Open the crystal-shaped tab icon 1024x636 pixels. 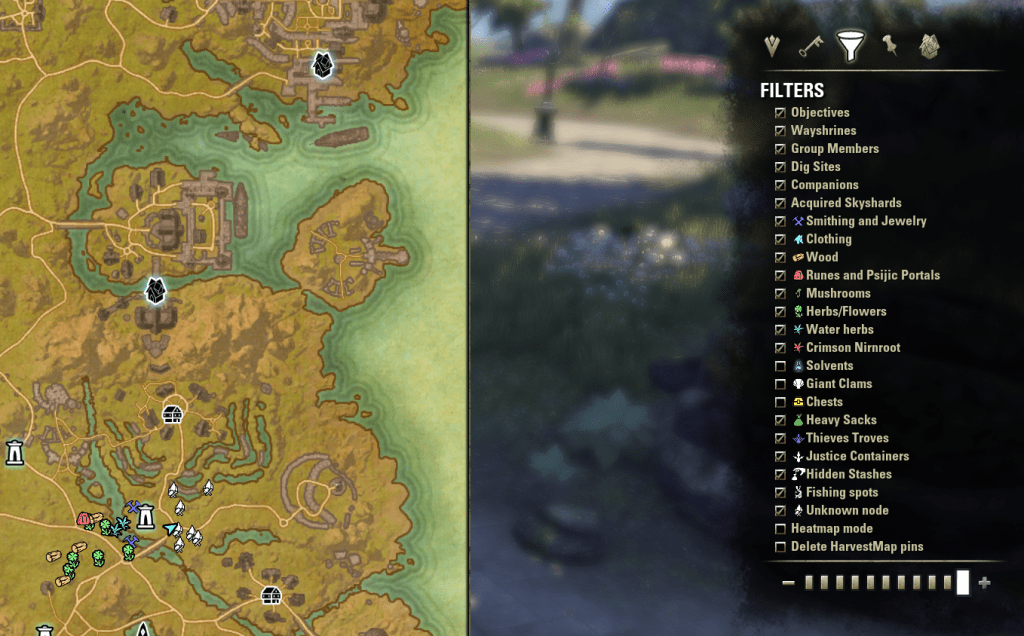(929, 47)
